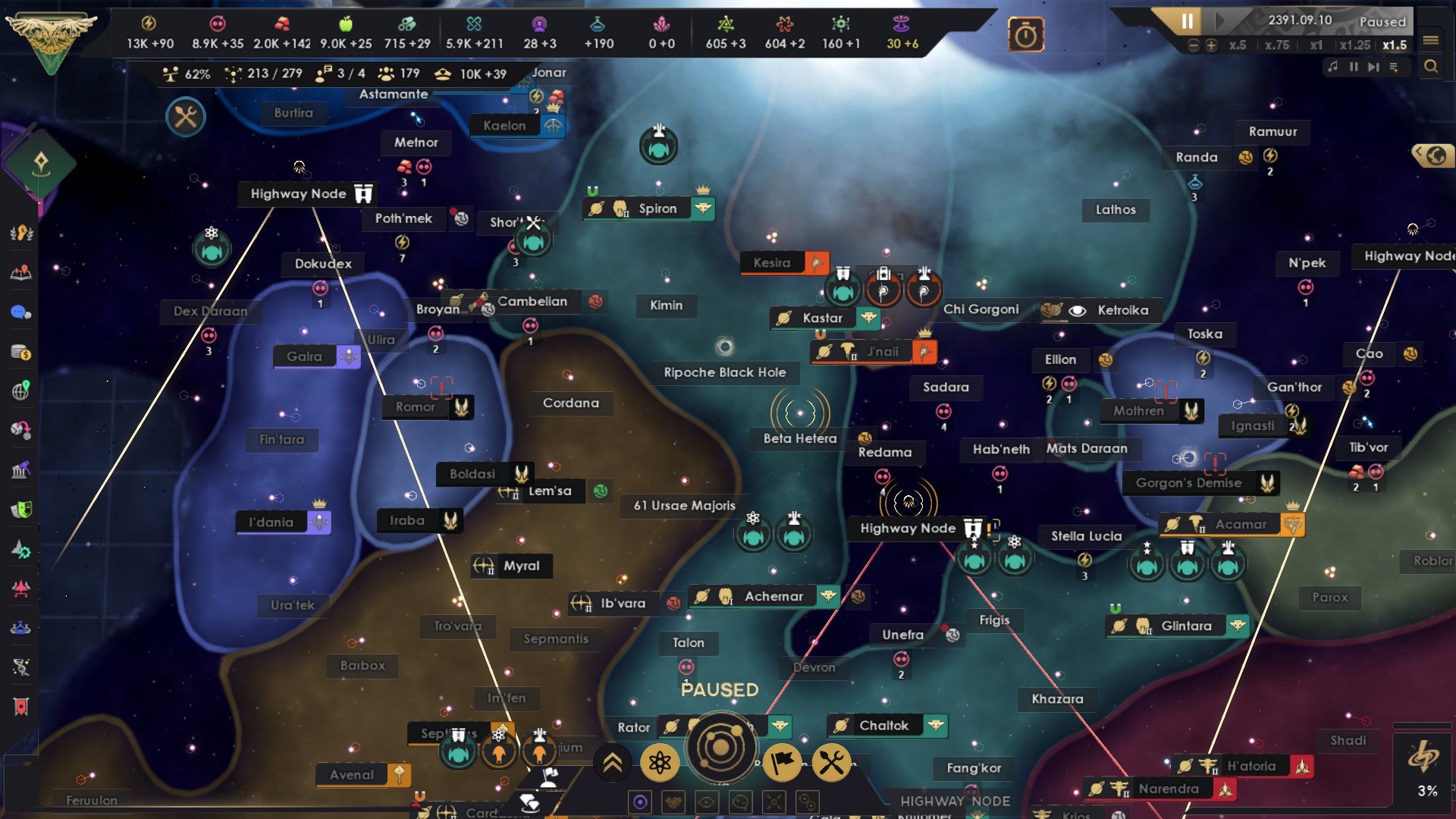Open the research menu via atom icon
The width and height of the screenshot is (1456, 819).
point(661,764)
